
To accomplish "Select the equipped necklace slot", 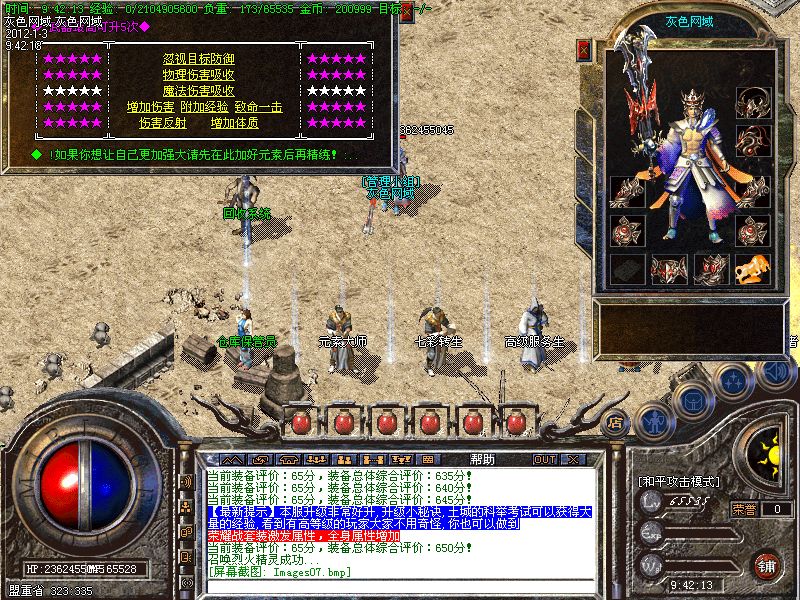I will pos(753,102).
